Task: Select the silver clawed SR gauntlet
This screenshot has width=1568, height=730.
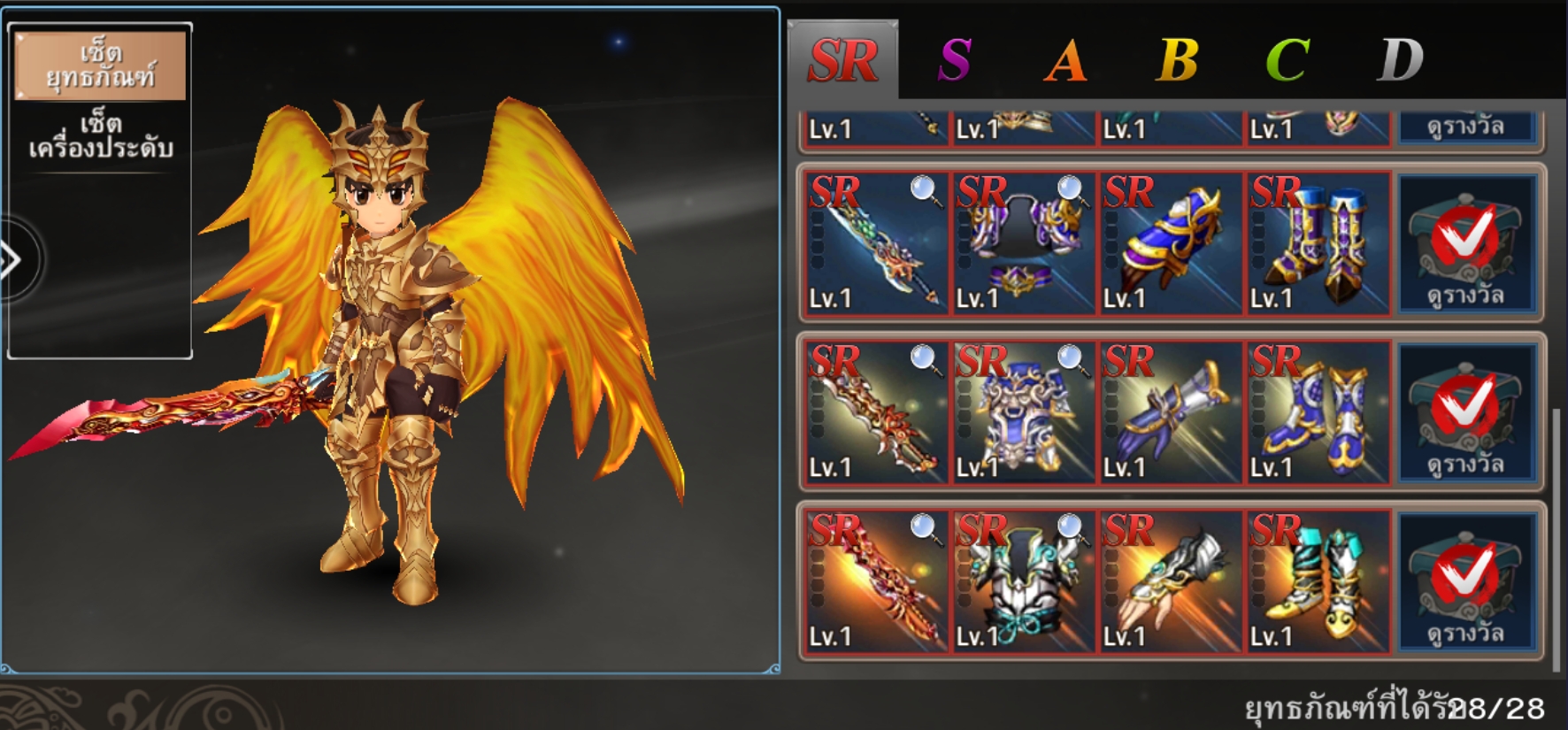Action: (x=1169, y=581)
